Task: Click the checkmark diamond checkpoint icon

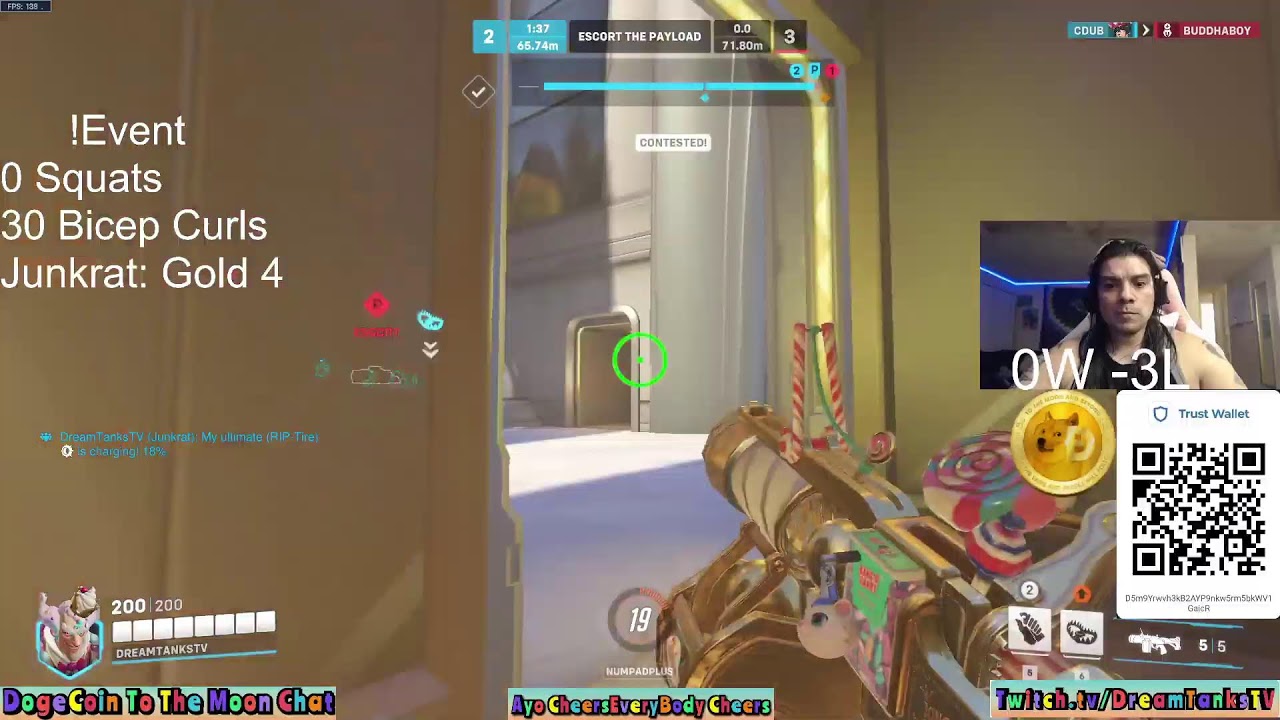Action: click(x=478, y=92)
